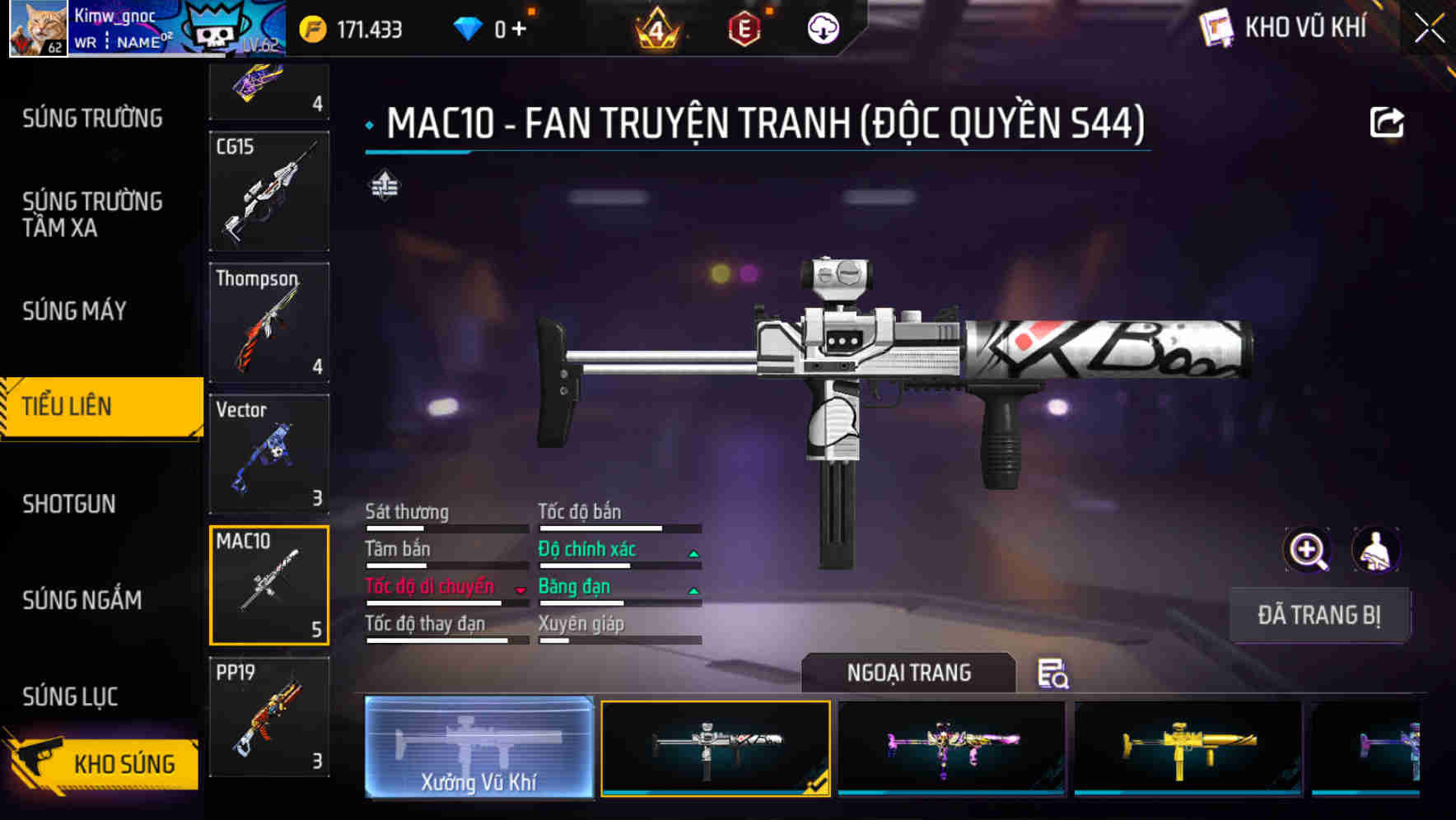Viewport: 1456px width, 820px height.
Task: Open the Súng Lục category
Action: point(70,697)
